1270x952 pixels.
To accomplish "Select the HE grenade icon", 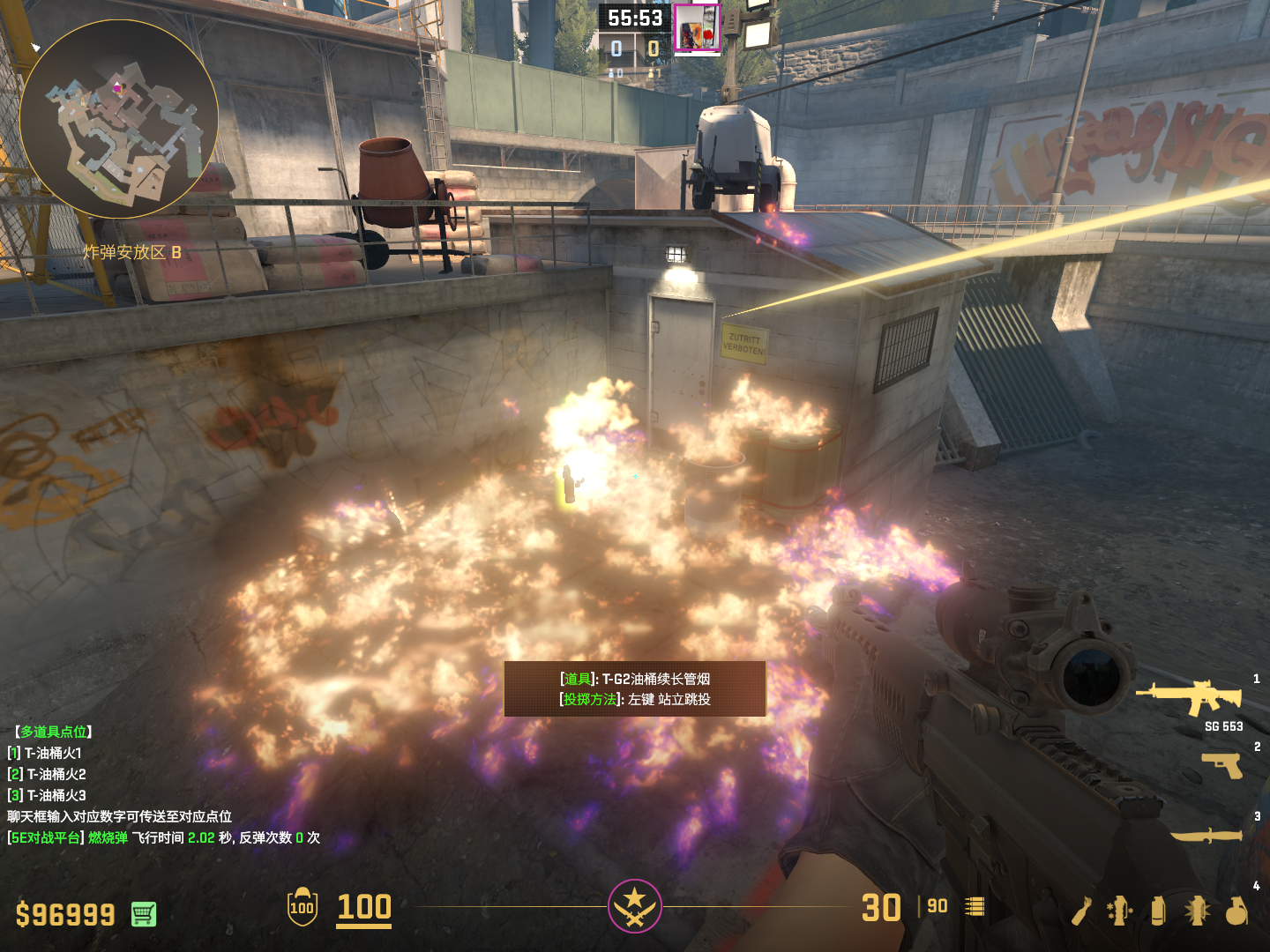I will tap(1236, 911).
